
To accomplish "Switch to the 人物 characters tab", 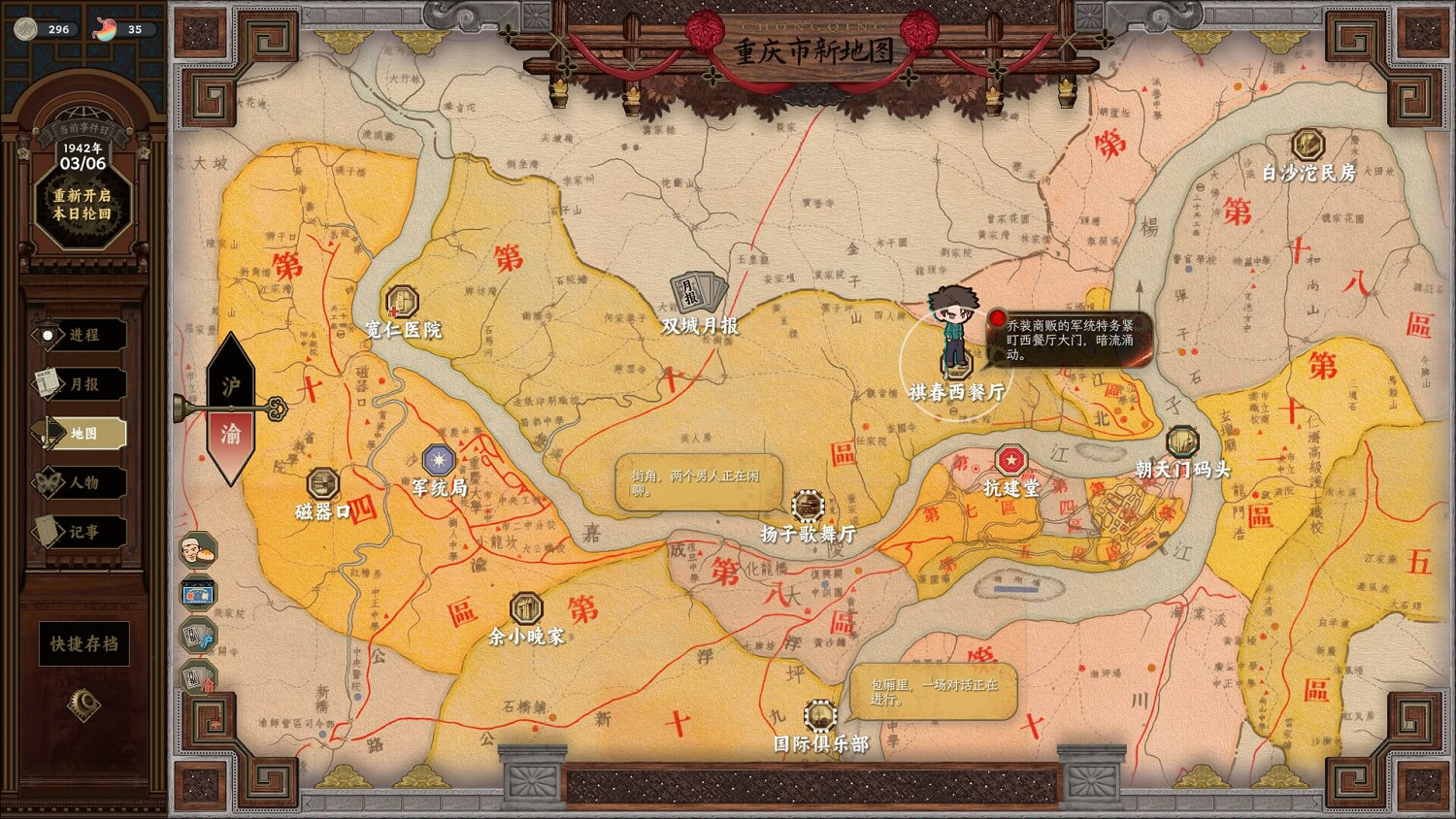I will coord(83,482).
